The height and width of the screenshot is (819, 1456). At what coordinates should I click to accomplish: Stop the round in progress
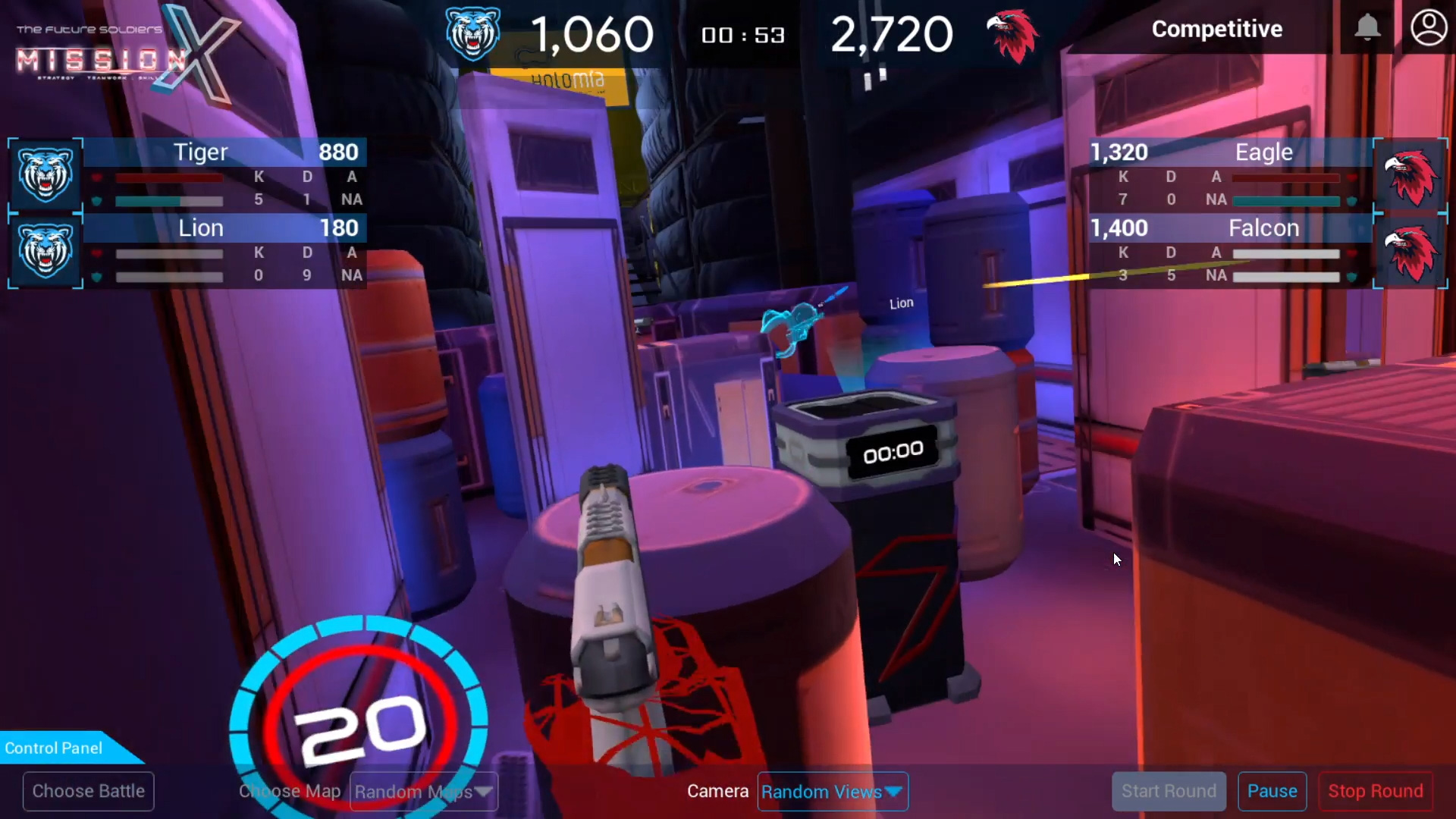(x=1375, y=791)
